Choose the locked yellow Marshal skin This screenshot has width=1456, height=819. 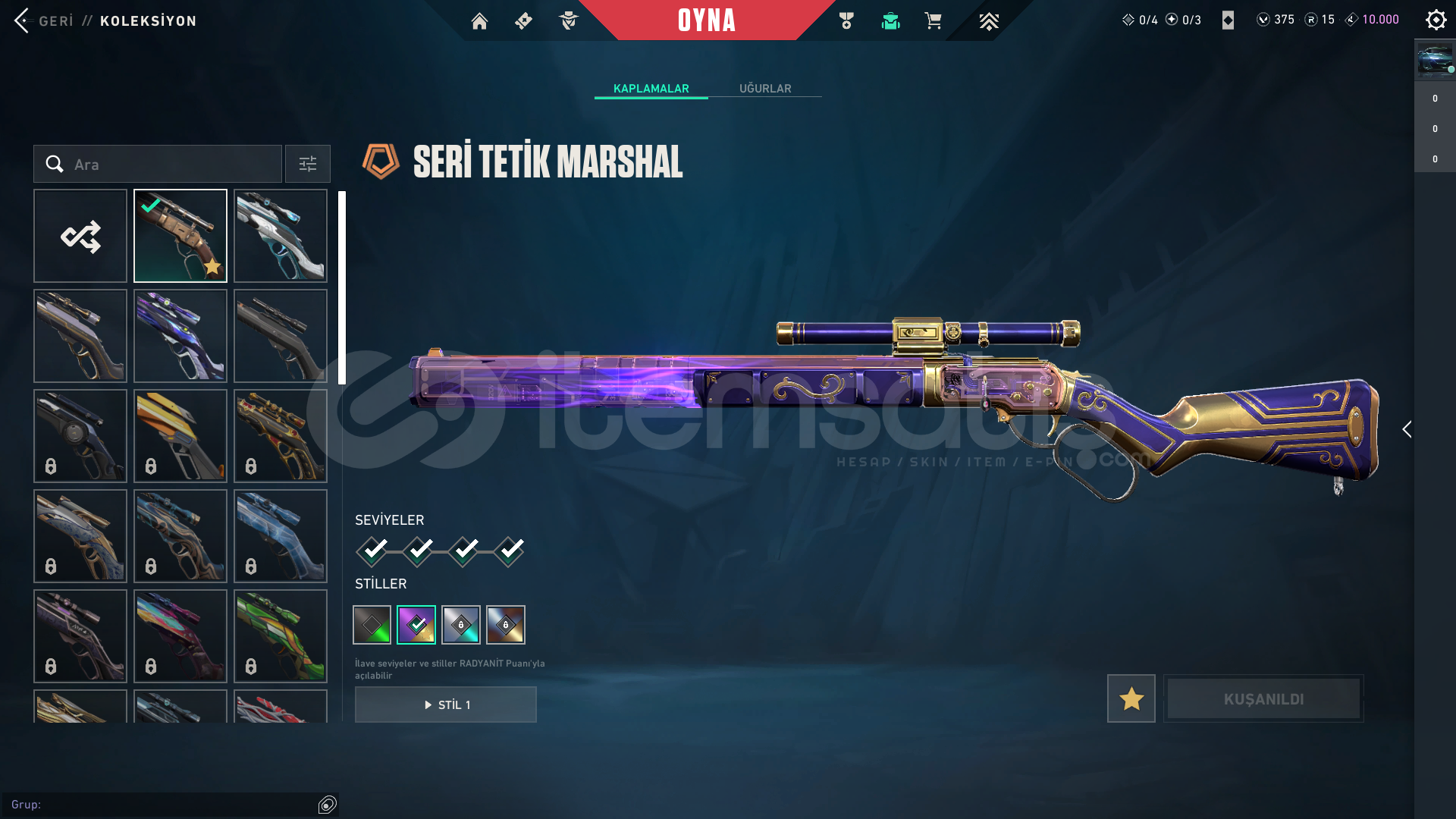coord(180,436)
